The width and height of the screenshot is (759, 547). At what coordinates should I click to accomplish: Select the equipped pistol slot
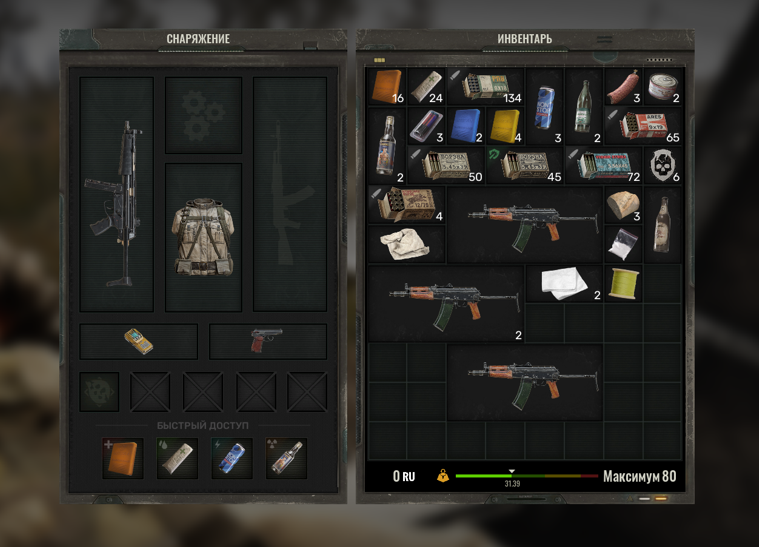[267, 341]
